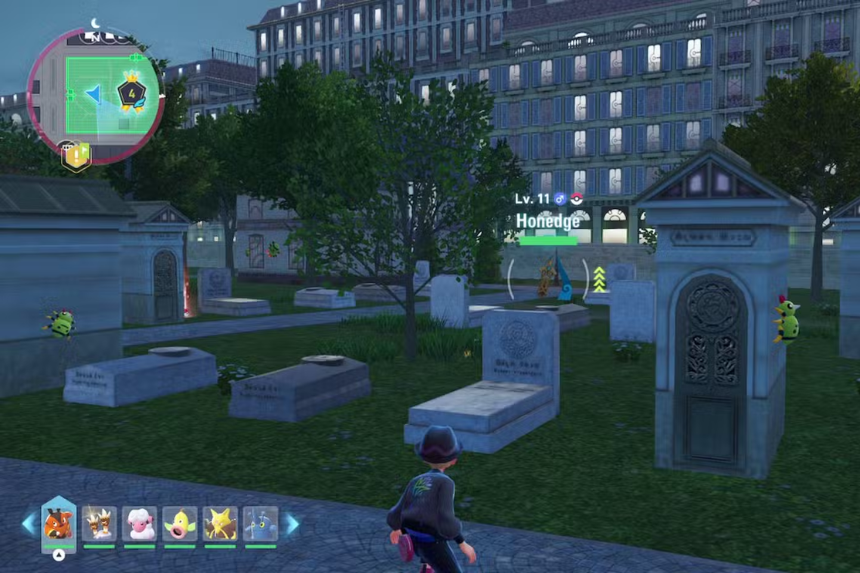This screenshot has height=573, width=860.
Task: Click the right arrow beside the party bar
Action: (292, 523)
